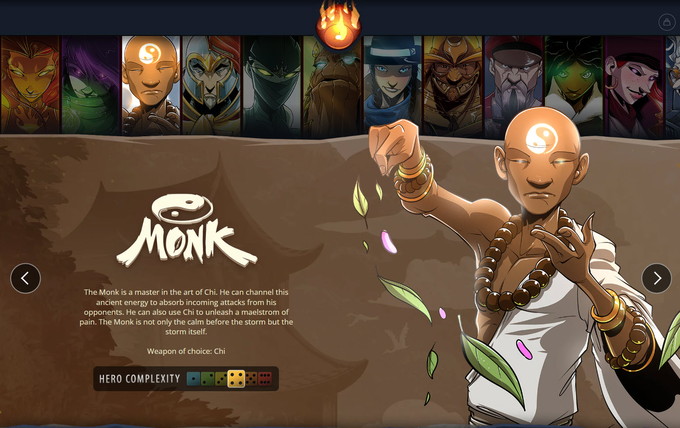This screenshot has height=428, width=680.
Task: Click the flaming orb logo at top center
Action: (x=338, y=24)
